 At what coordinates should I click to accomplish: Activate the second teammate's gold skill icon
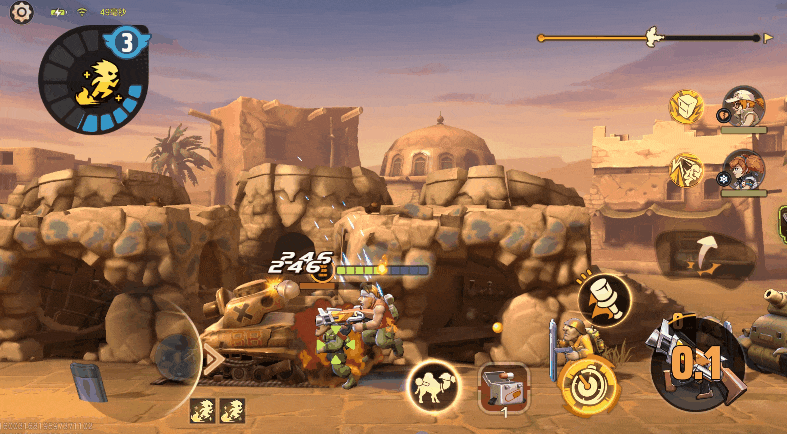(686, 169)
